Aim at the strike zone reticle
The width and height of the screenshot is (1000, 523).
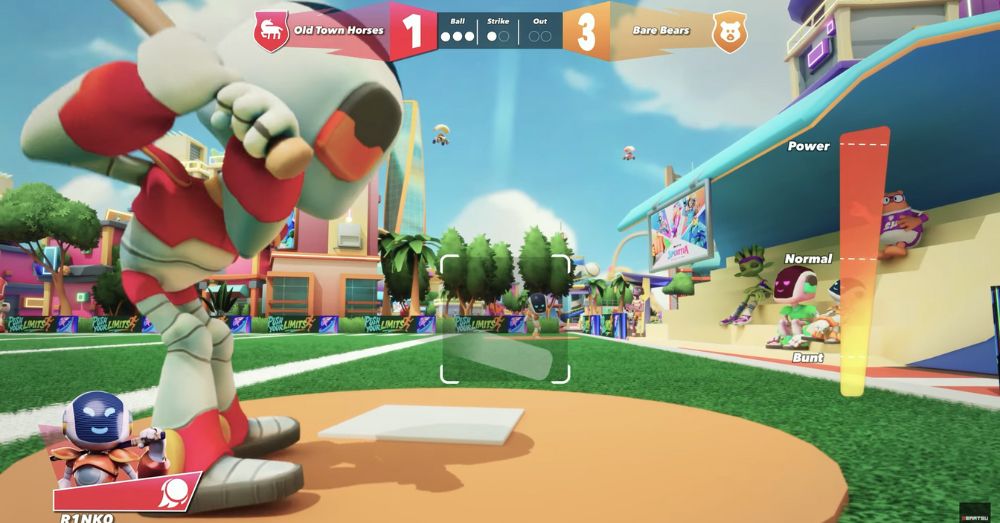[x=505, y=319]
